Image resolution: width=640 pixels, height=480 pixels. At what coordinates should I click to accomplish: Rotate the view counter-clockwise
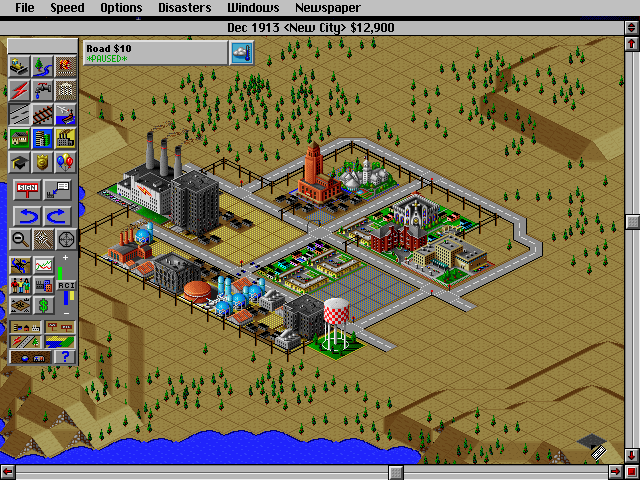30,214
